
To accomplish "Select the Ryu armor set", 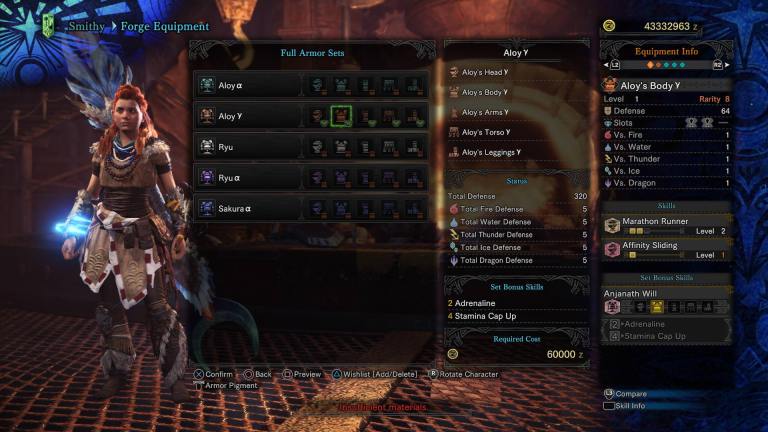I will tap(250, 147).
